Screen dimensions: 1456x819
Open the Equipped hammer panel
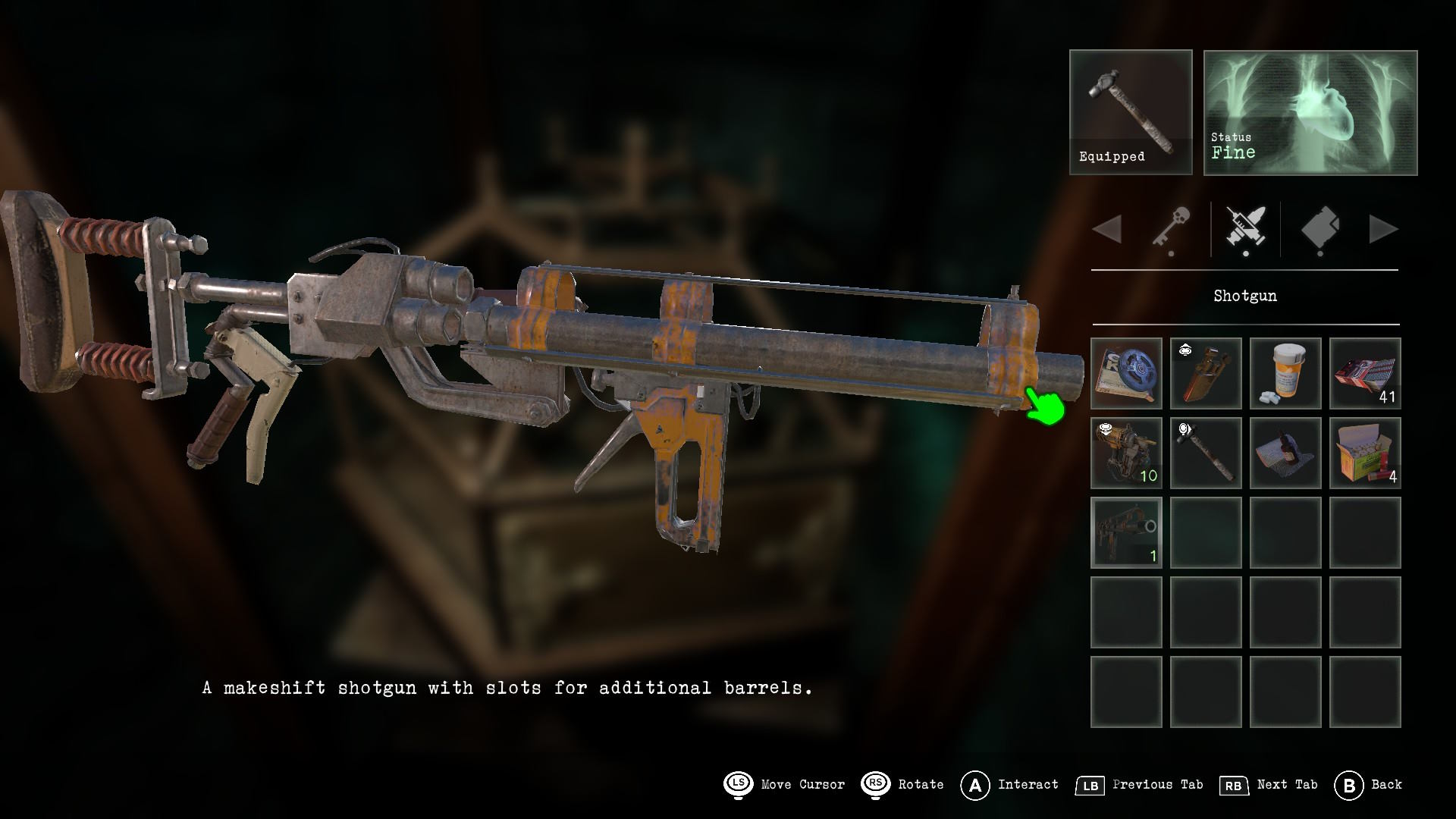pos(1131,112)
